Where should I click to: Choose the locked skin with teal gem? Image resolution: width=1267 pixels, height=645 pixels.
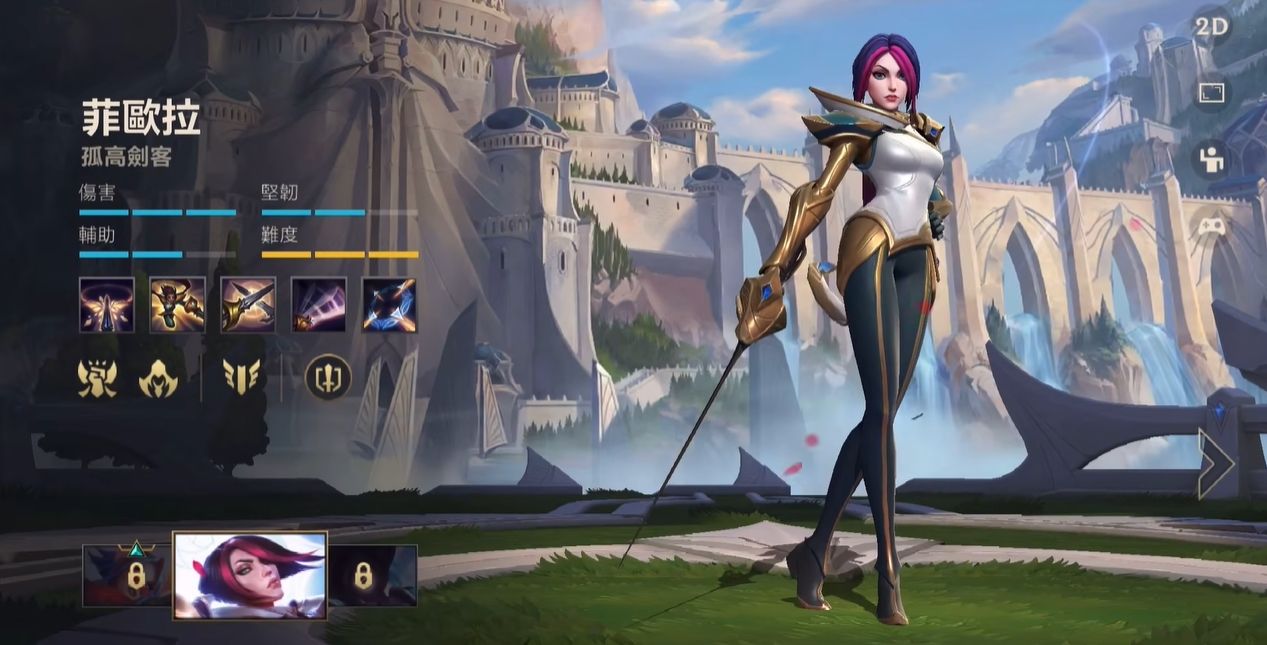point(128,575)
